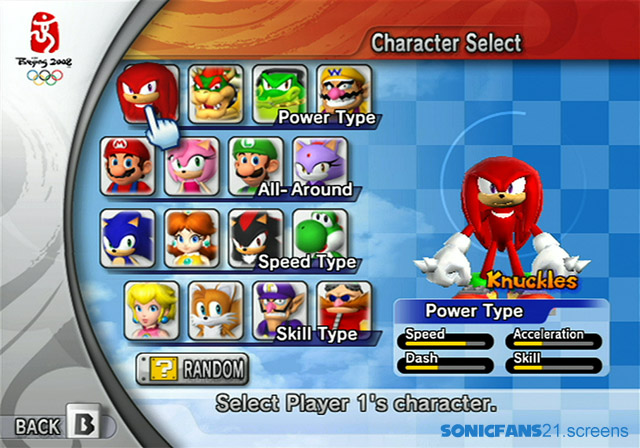
Task: Choose Princess Peach's portrait
Action: (152, 310)
